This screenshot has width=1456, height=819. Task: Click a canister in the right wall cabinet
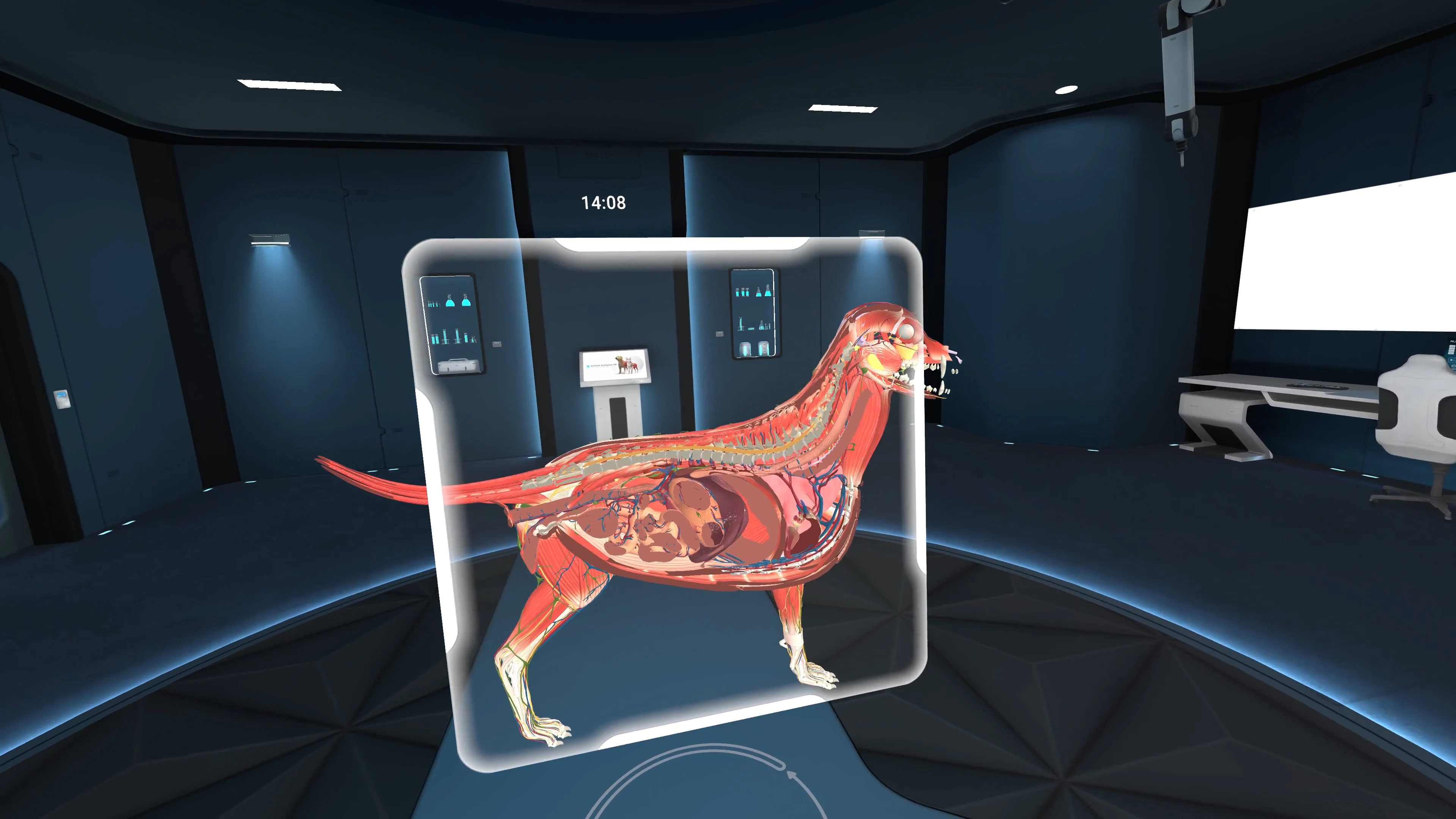pyautogui.click(x=745, y=349)
